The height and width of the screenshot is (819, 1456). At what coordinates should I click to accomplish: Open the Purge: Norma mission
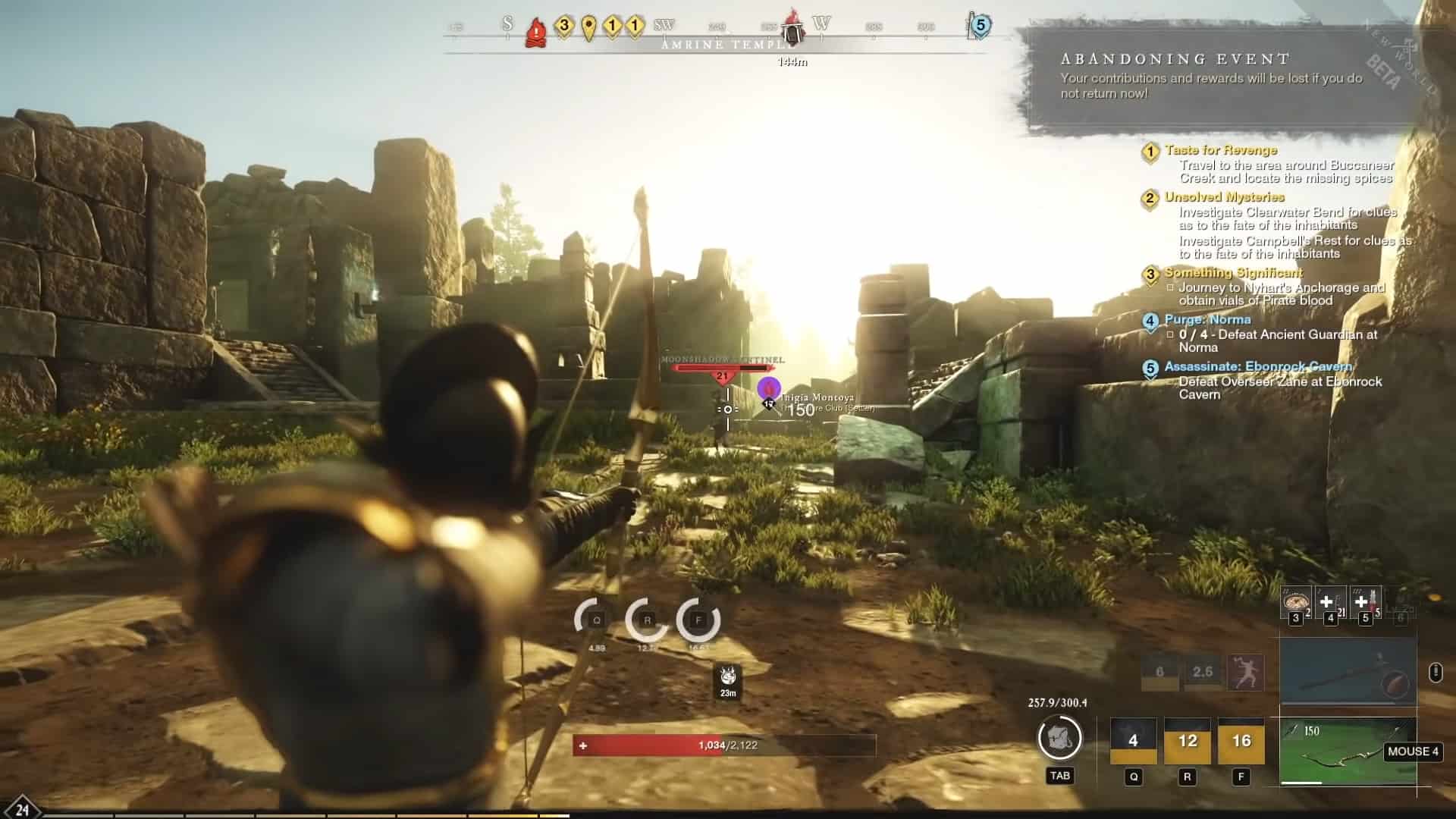1207,320
